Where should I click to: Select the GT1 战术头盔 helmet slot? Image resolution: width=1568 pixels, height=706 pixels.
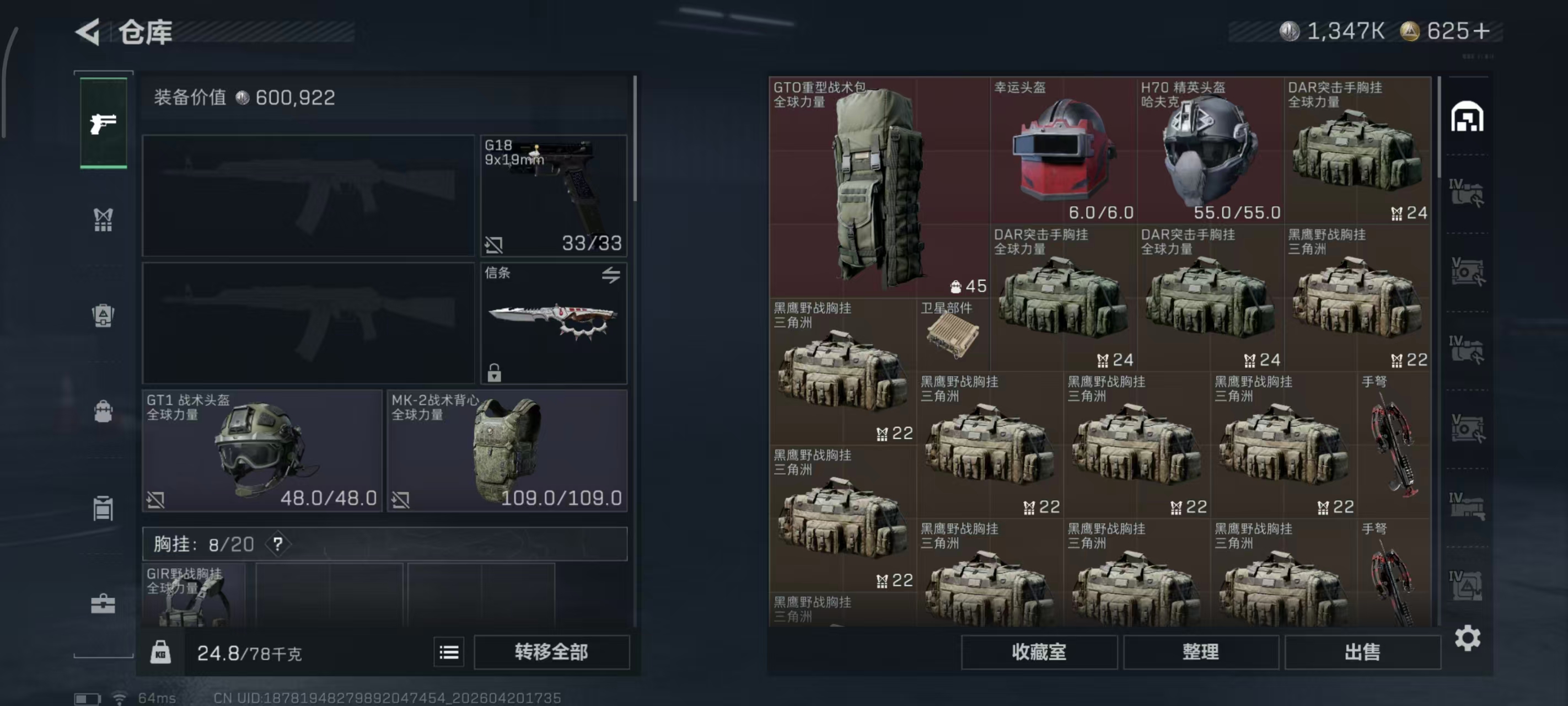coord(262,450)
